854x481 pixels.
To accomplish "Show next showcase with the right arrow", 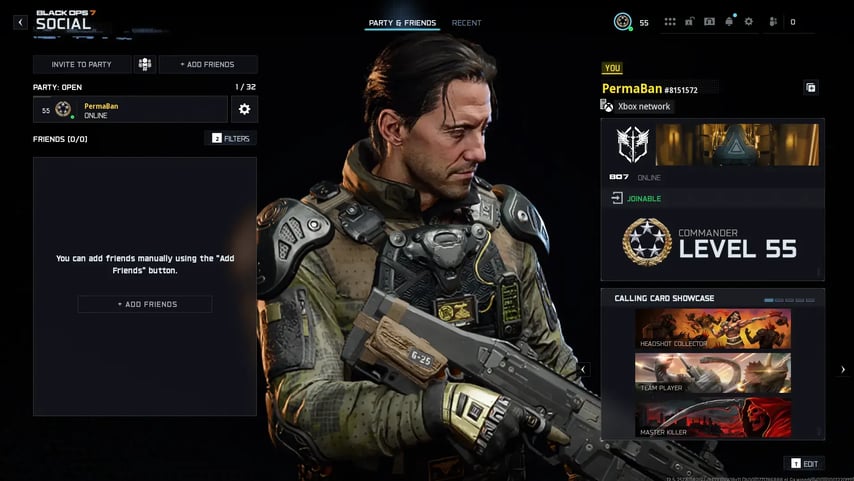I will [842, 370].
